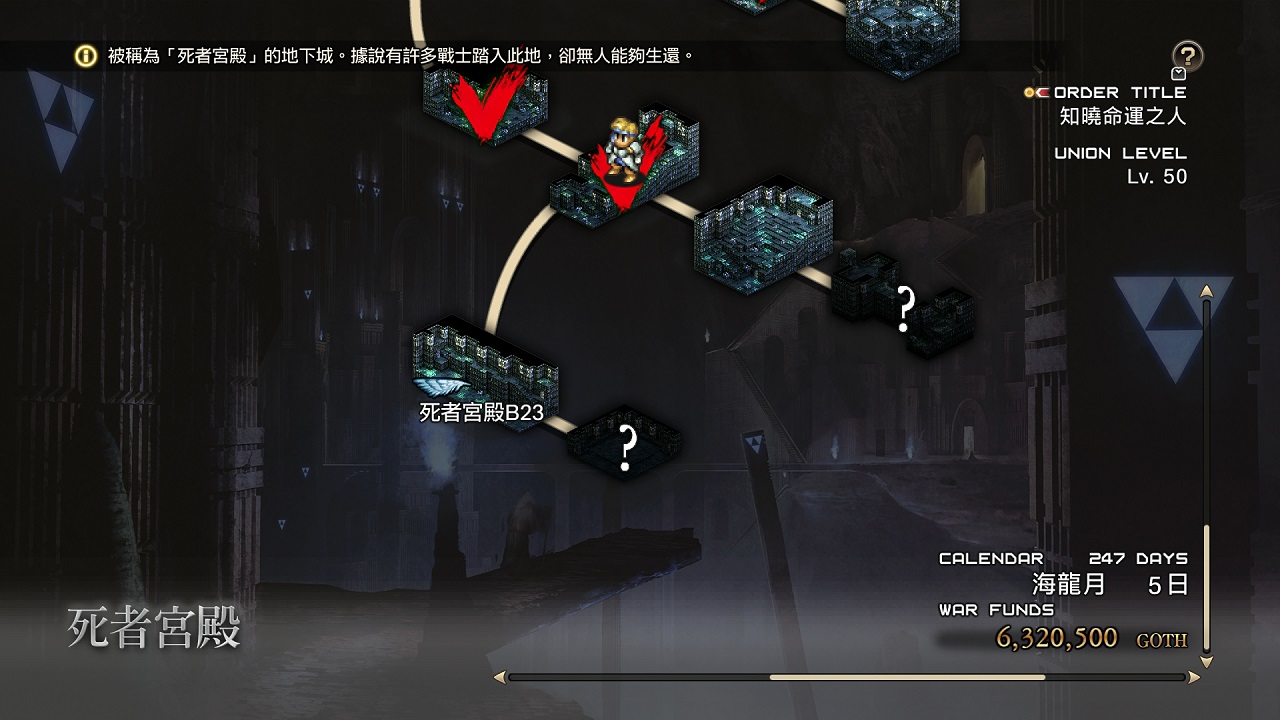This screenshot has height=720, width=1280.
Task: Open the help question-mark icon
Action: pyautogui.click(x=1187, y=56)
